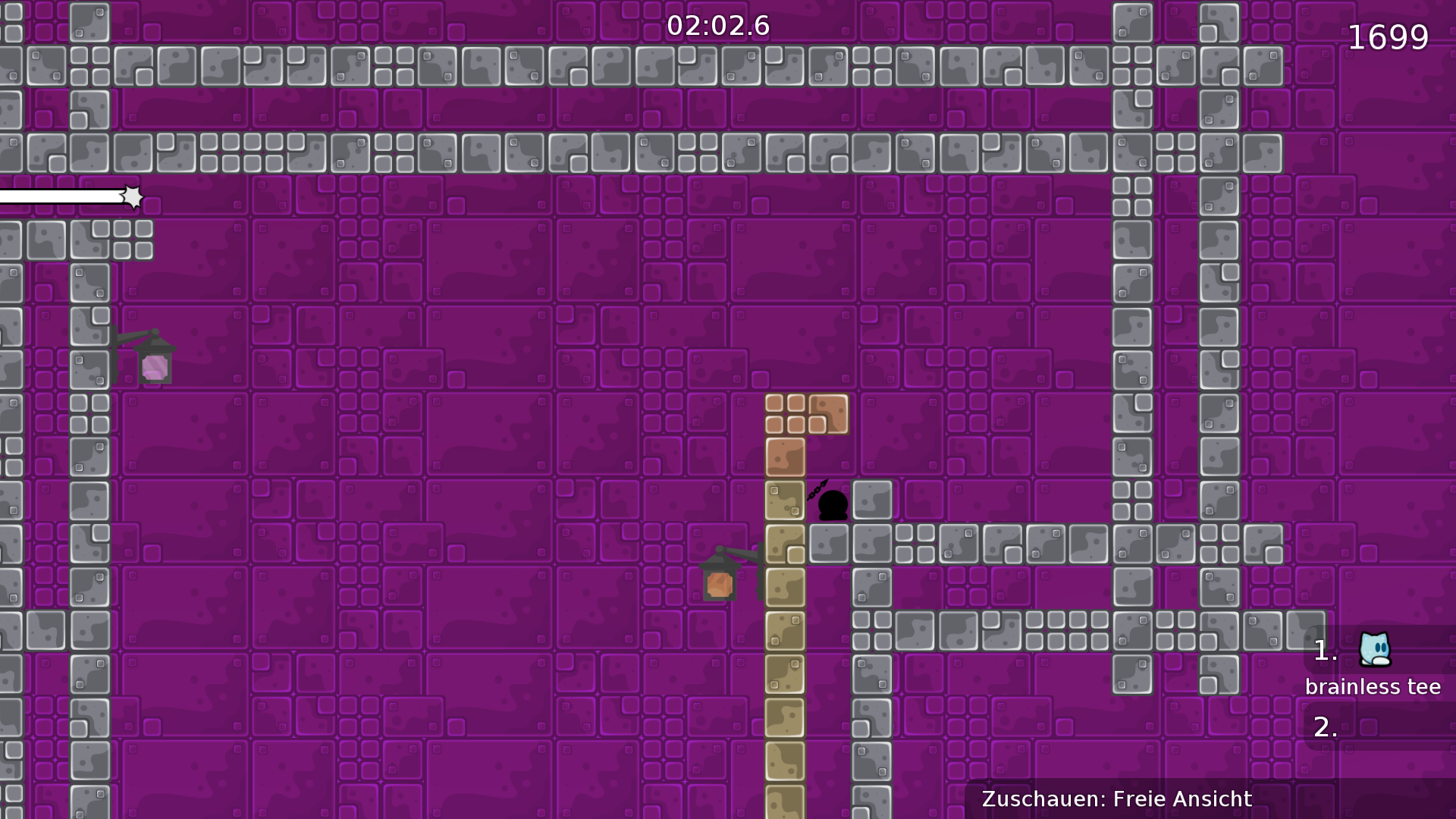Switch to rank 2 spectator slot
Viewport: 1456px width, 819px height.
[x=1326, y=728]
